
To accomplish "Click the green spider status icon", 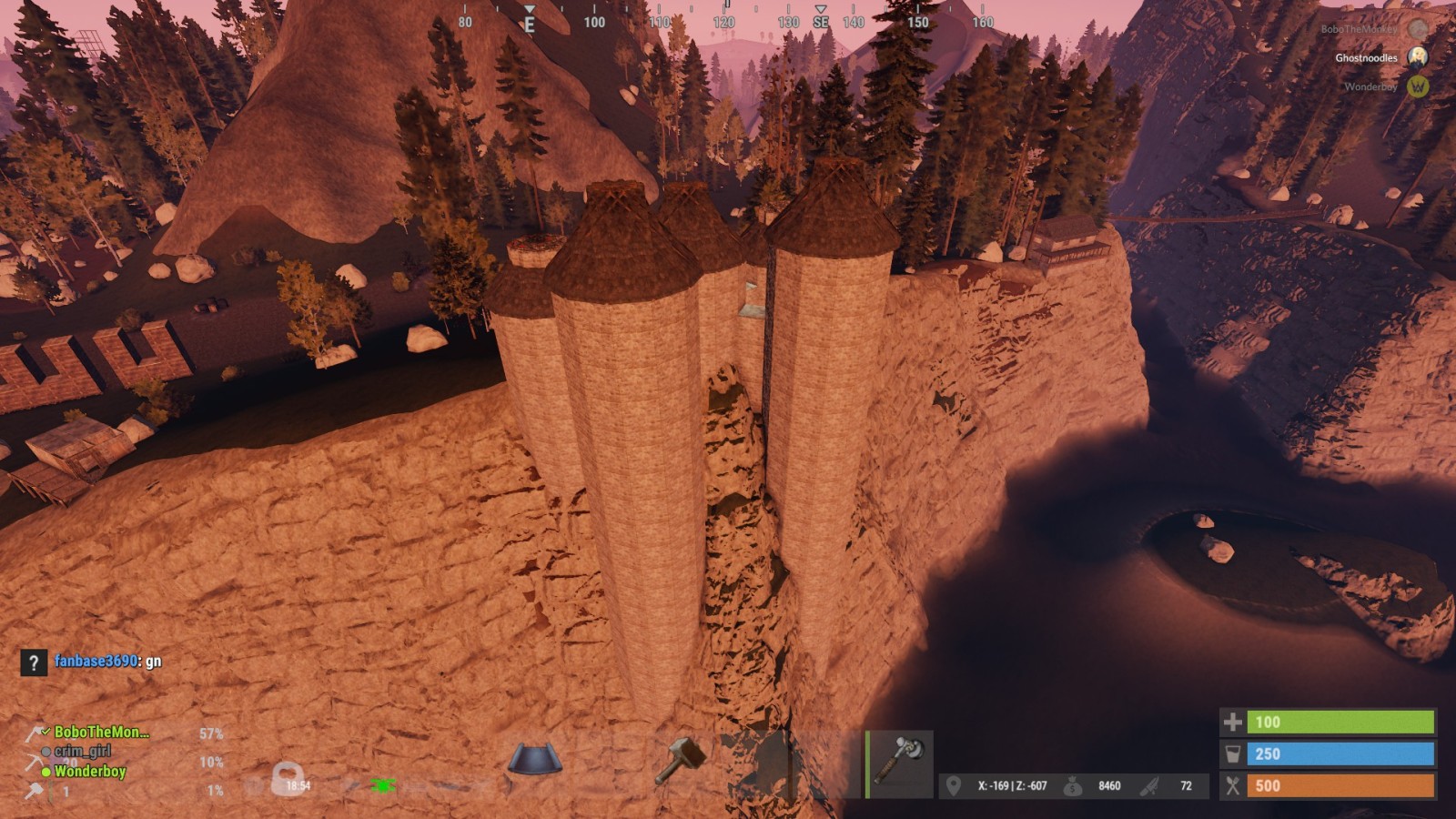I will tap(382, 784).
